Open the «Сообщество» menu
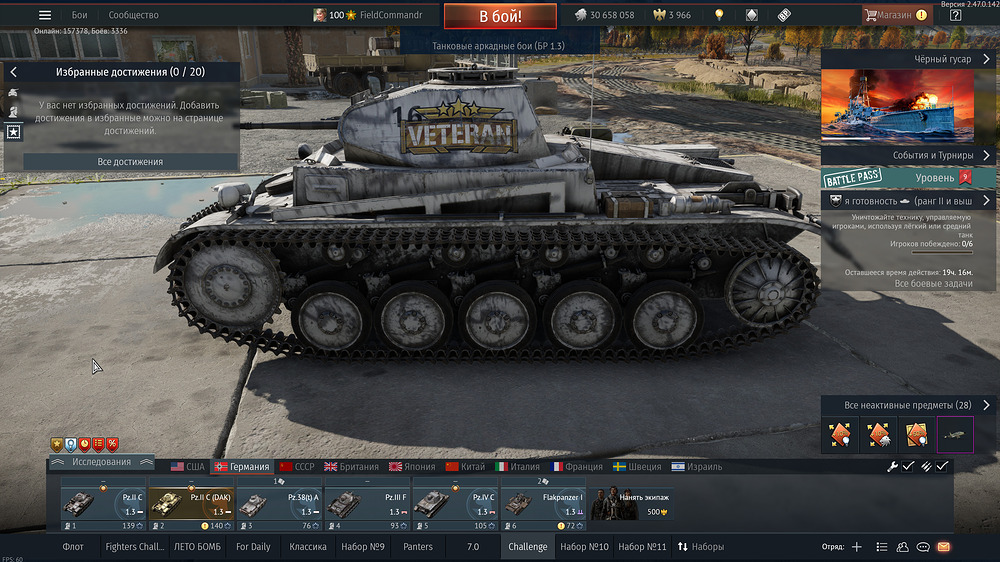 133,15
